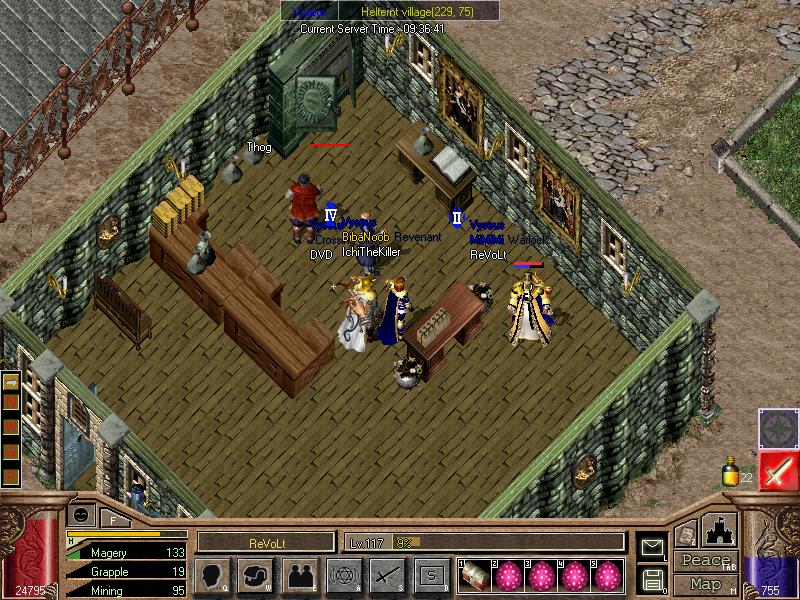Open the castle silhouette menu

pyautogui.click(x=720, y=531)
